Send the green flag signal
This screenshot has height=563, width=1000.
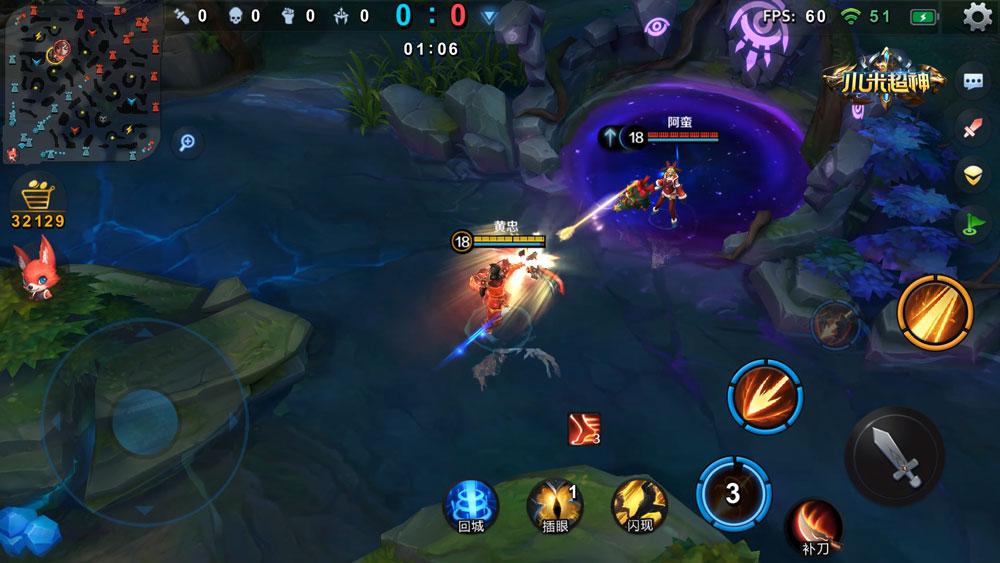click(x=972, y=222)
